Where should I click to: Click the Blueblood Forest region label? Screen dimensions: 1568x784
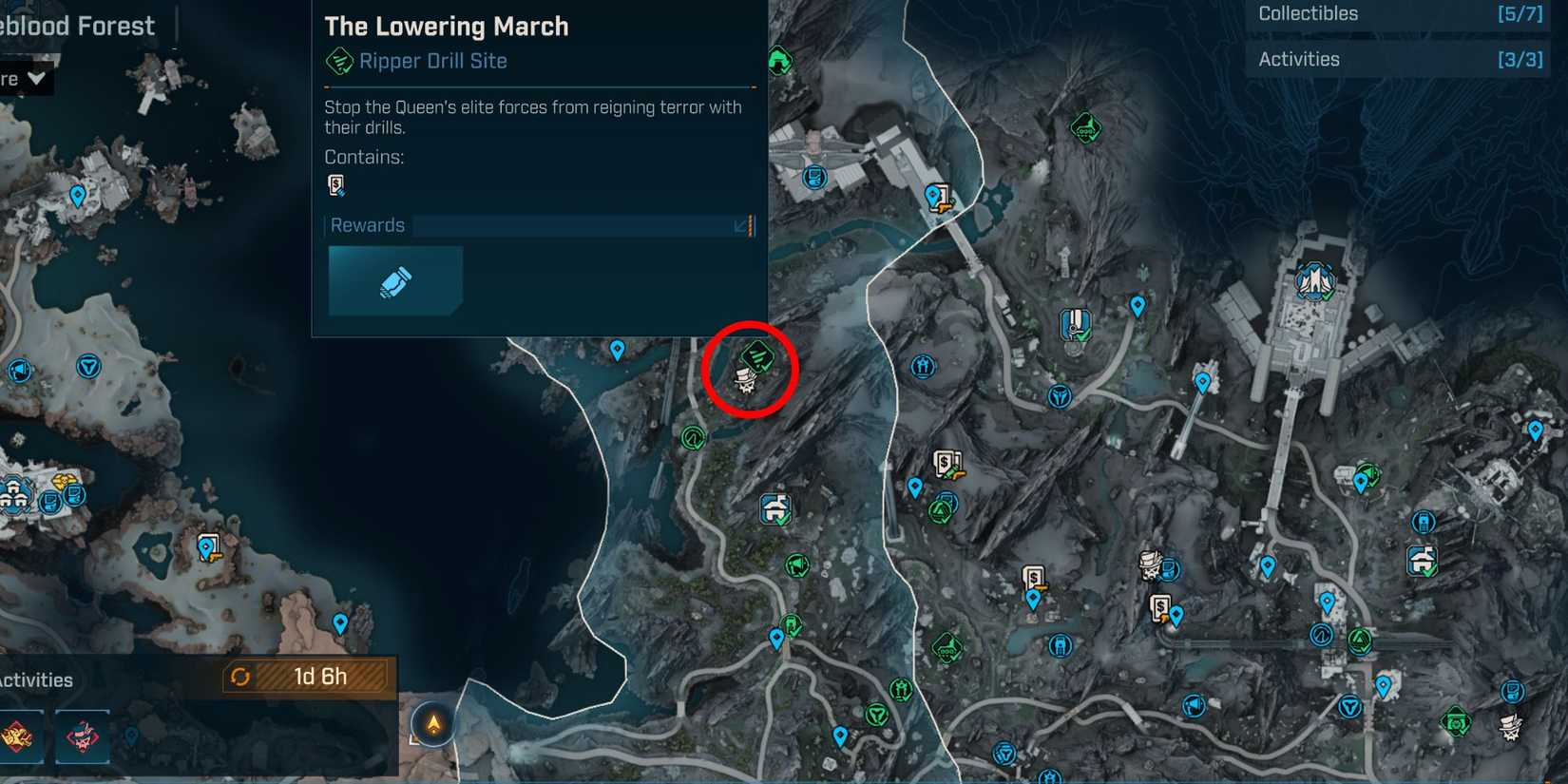click(78, 26)
